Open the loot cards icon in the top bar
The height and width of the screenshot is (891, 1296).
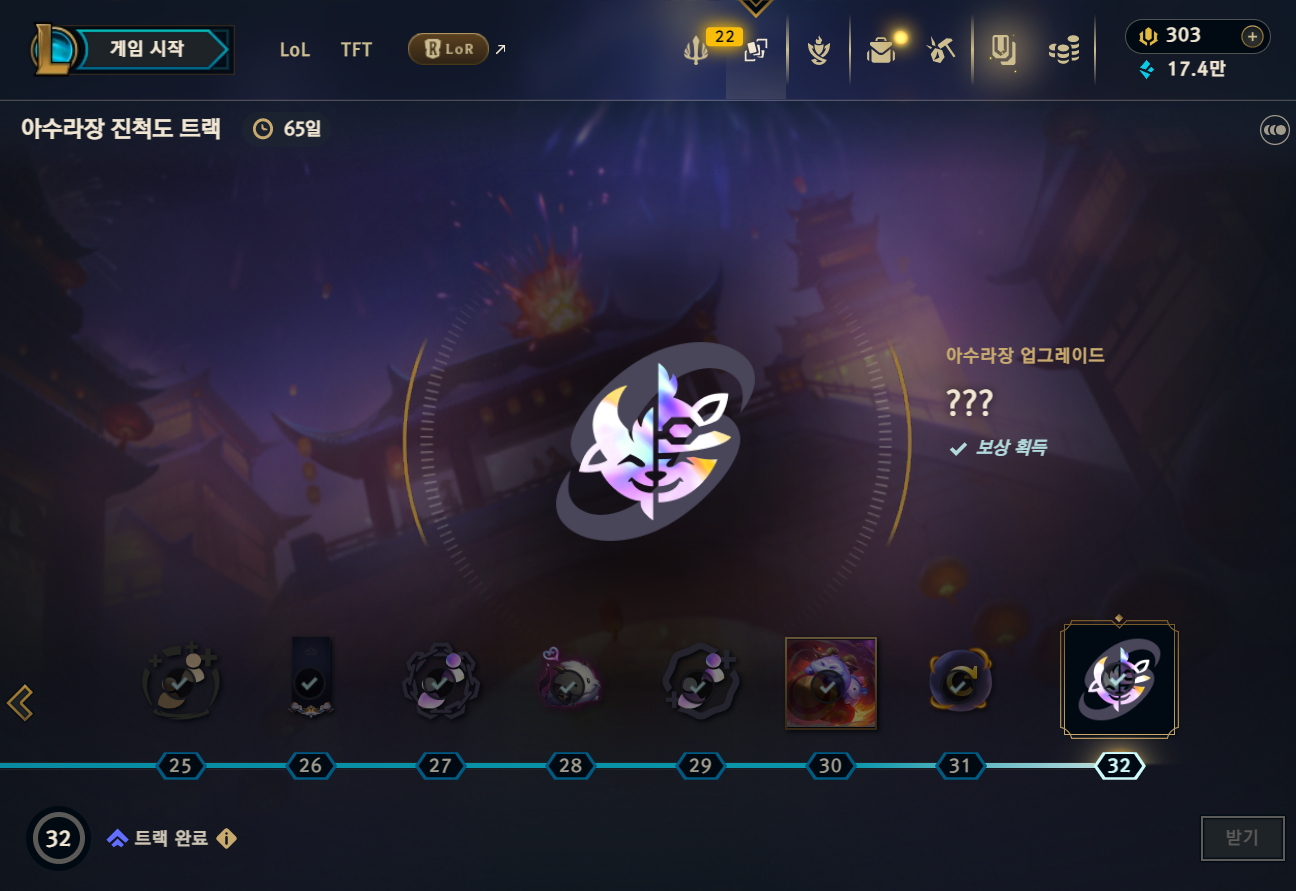757,50
